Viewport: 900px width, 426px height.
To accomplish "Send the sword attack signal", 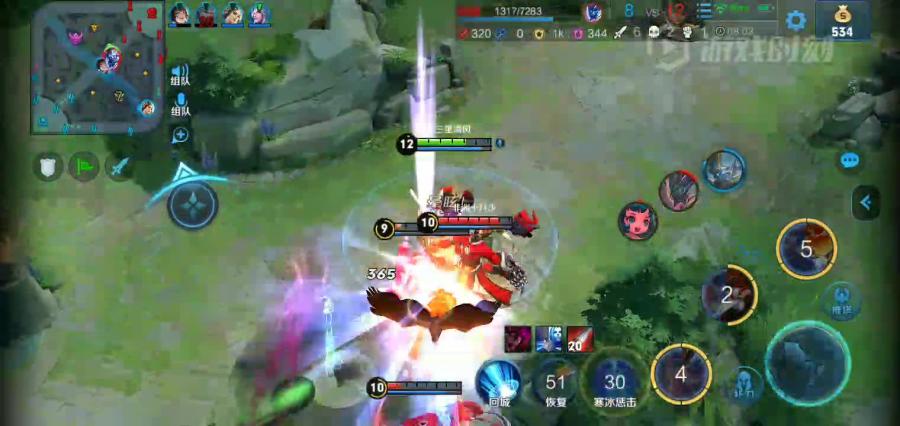I will (120, 166).
